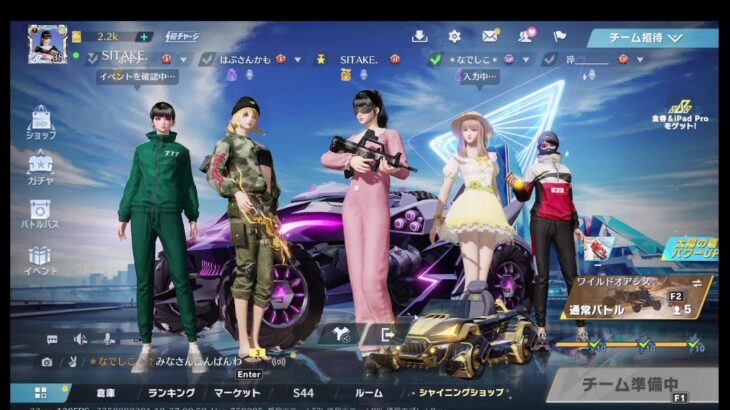Open the friends icon

pos(525,37)
